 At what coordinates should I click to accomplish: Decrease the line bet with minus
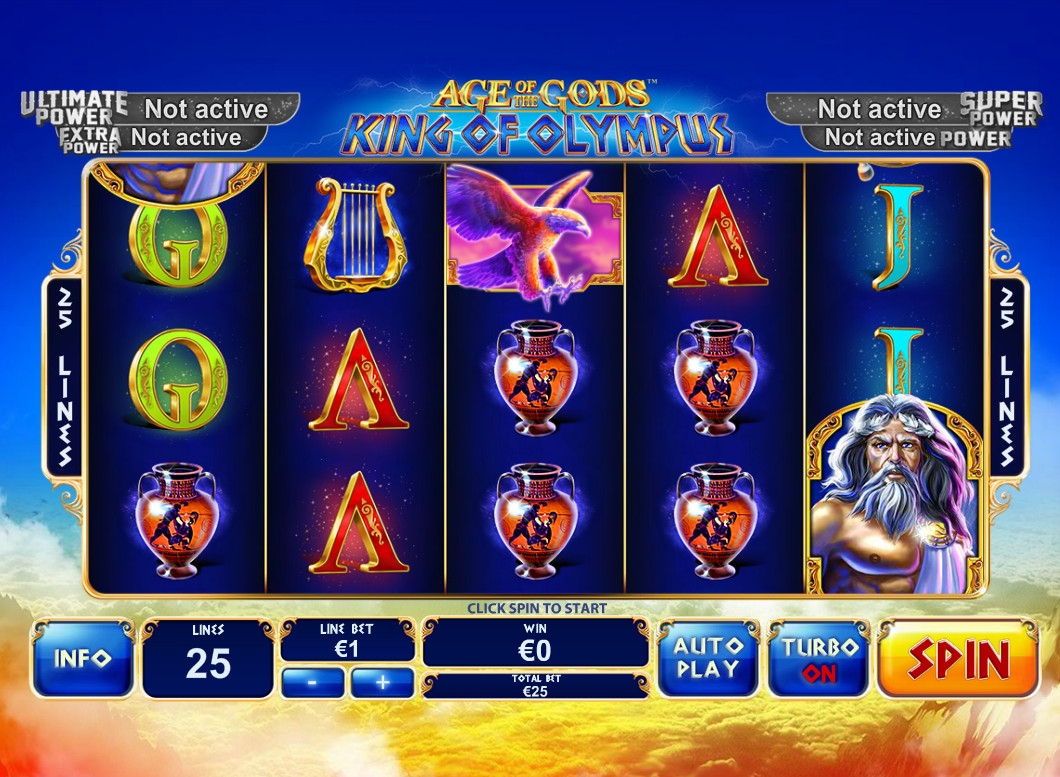(313, 683)
